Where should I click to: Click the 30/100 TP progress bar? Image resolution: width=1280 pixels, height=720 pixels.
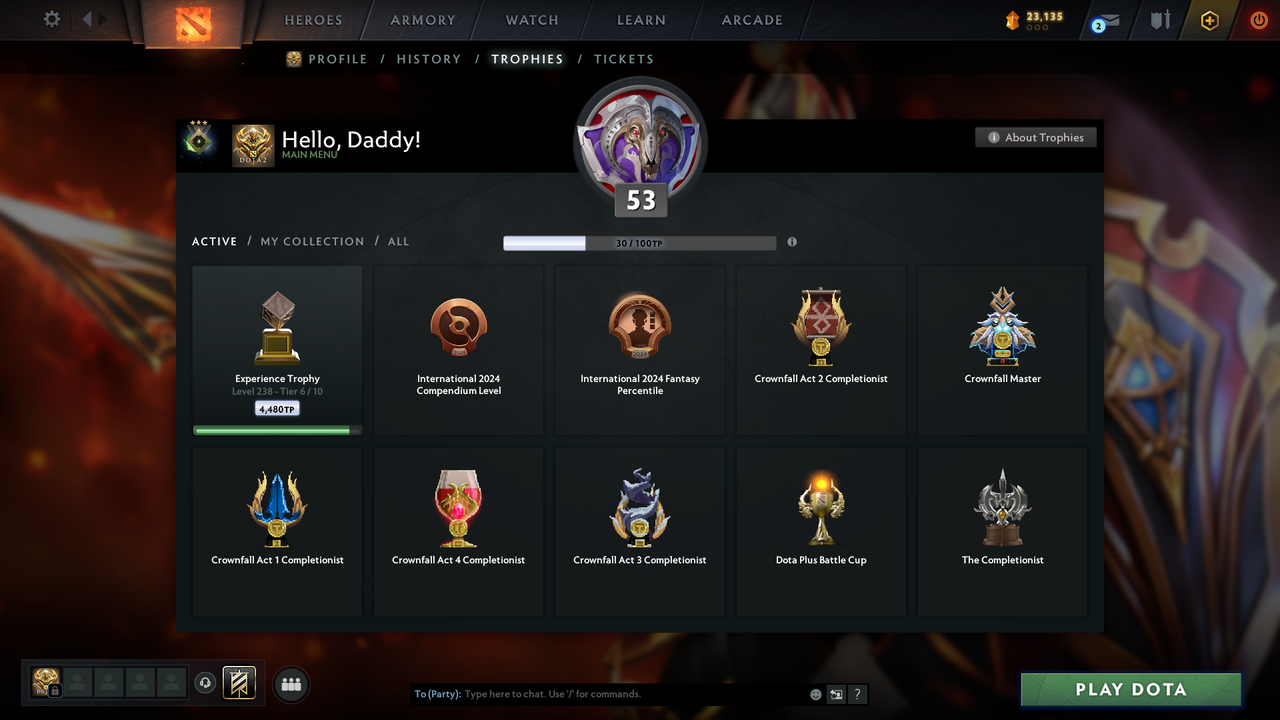point(640,242)
